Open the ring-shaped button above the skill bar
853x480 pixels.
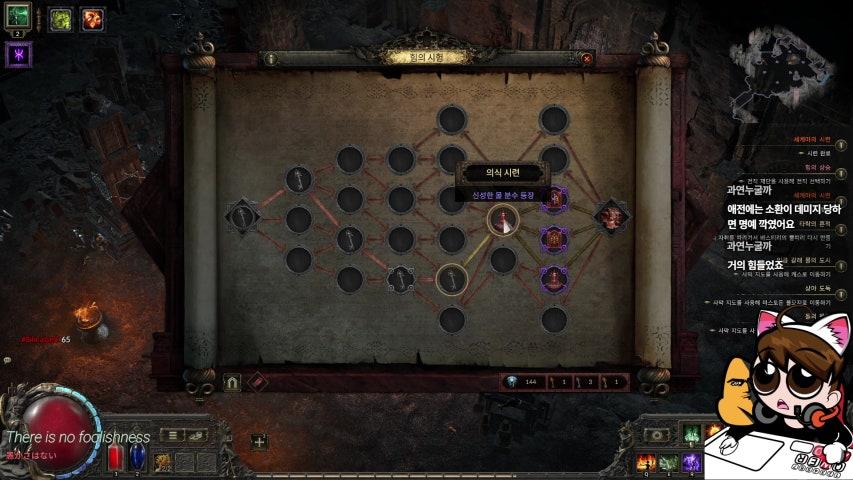(x=656, y=435)
